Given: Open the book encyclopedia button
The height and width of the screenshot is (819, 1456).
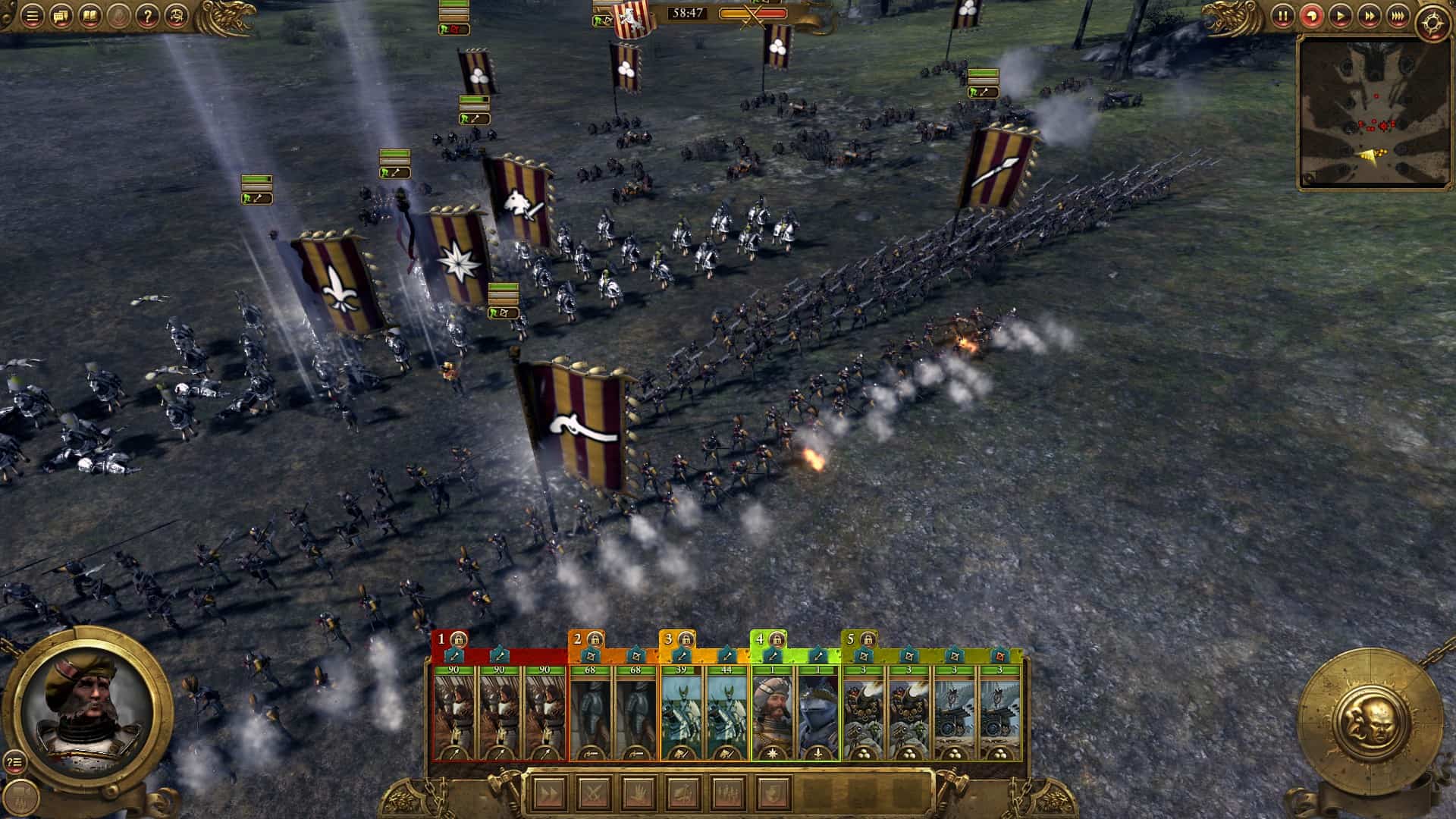Looking at the screenshot, I should [x=89, y=16].
